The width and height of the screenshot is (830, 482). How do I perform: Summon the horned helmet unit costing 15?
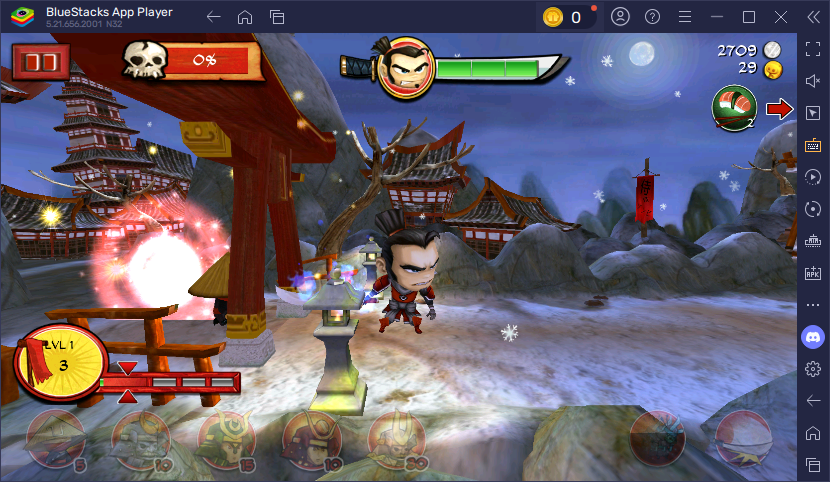click(x=226, y=438)
